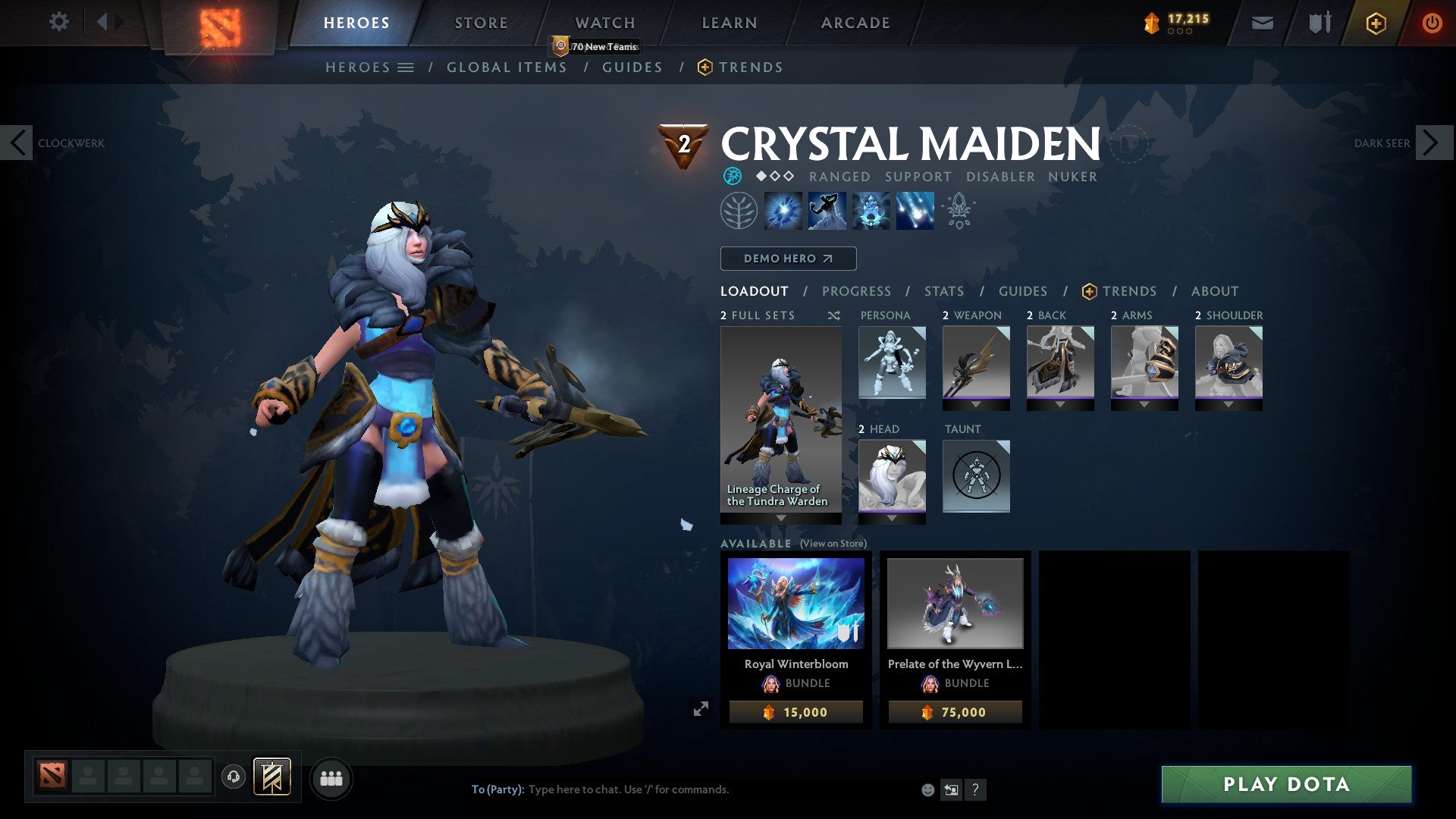This screenshot has height=819, width=1456.
Task: Shuffle full sets with the crossed arrows icon
Action: [x=833, y=315]
